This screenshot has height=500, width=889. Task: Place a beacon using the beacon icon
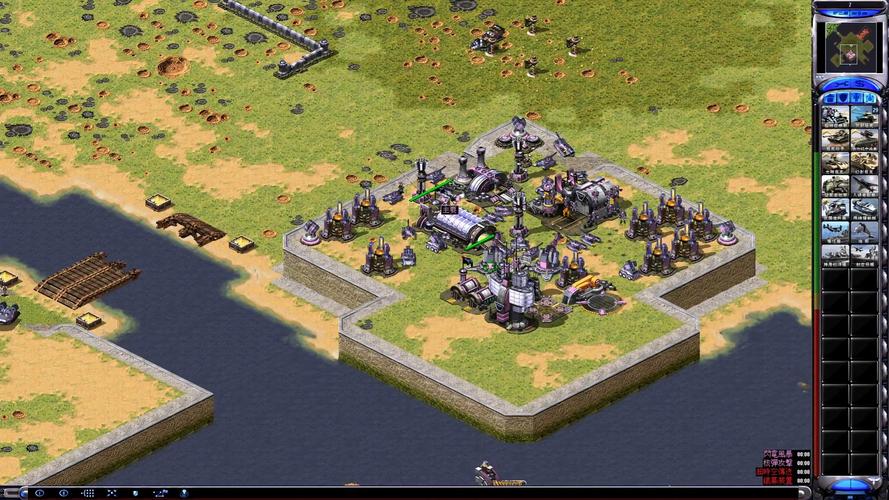click(x=185, y=493)
